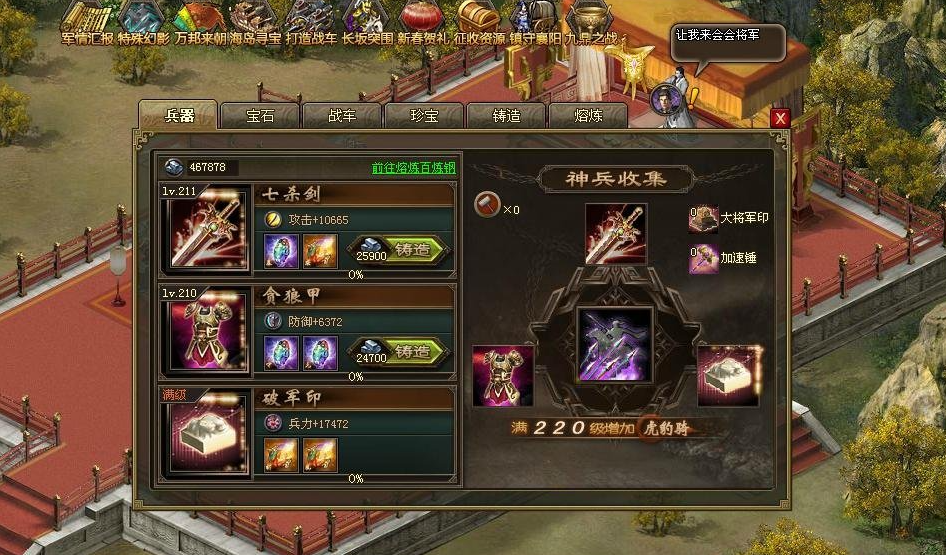Image resolution: width=946 pixels, height=555 pixels.
Task: Click the 大将军印 item icon
Action: (702, 217)
